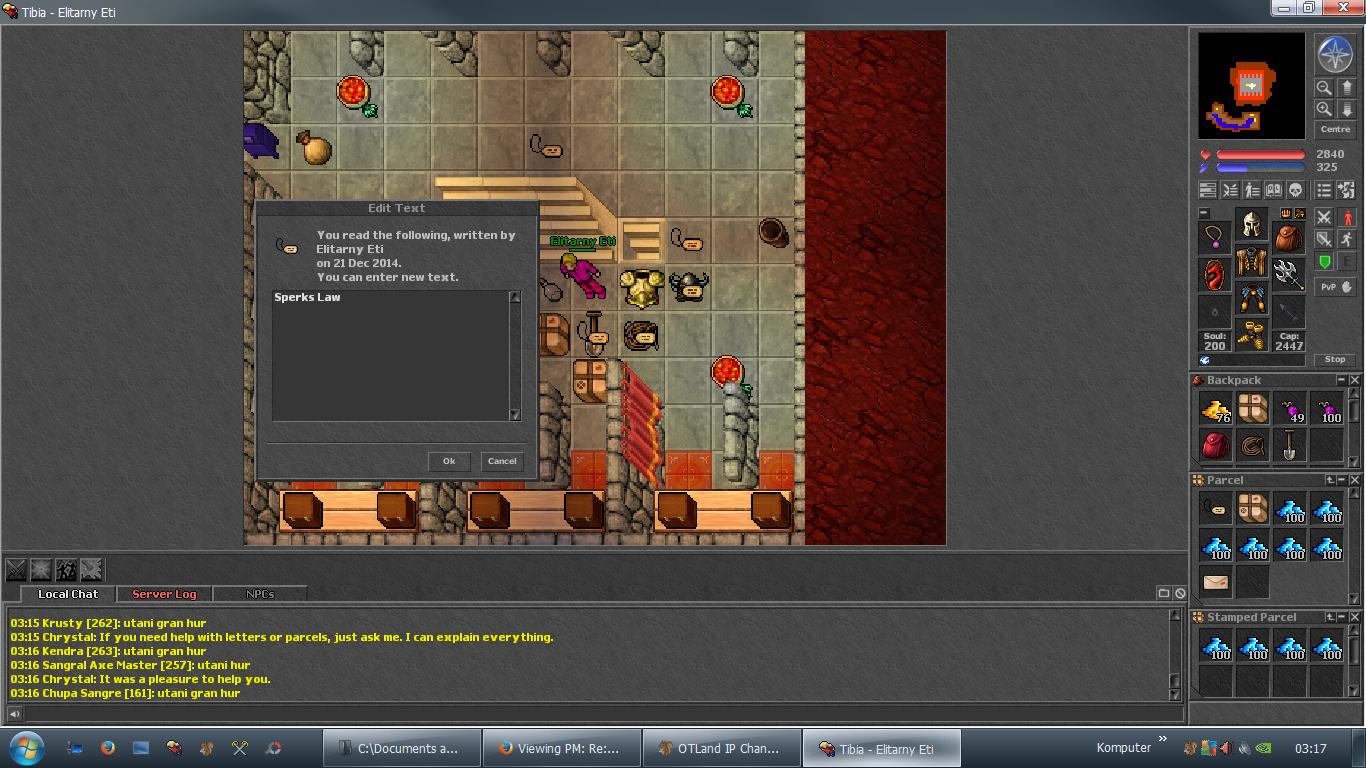Select the amulet necklace slot

(1215, 236)
